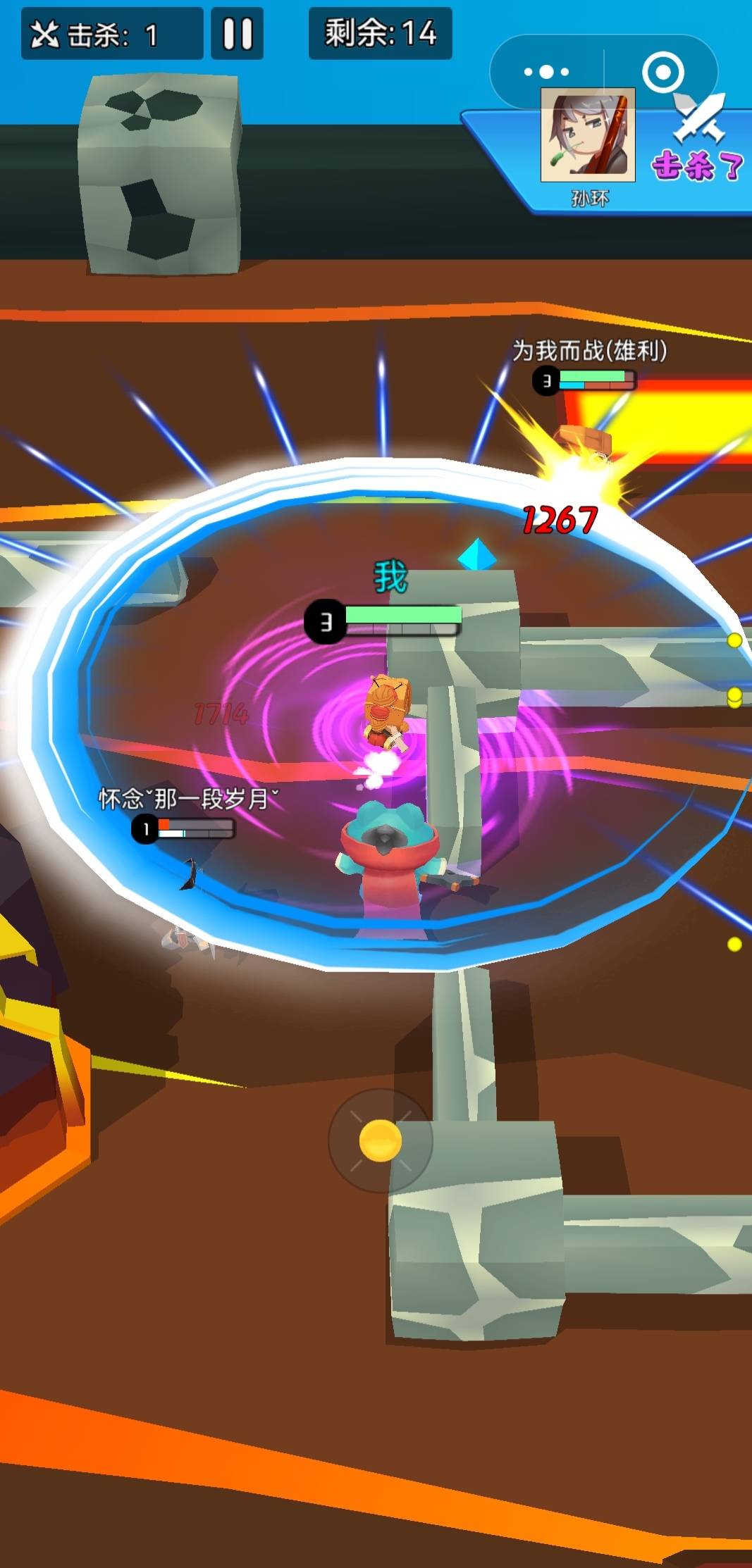Close the mini program via the circle button
This screenshot has width=752, height=1568.
coord(662,71)
